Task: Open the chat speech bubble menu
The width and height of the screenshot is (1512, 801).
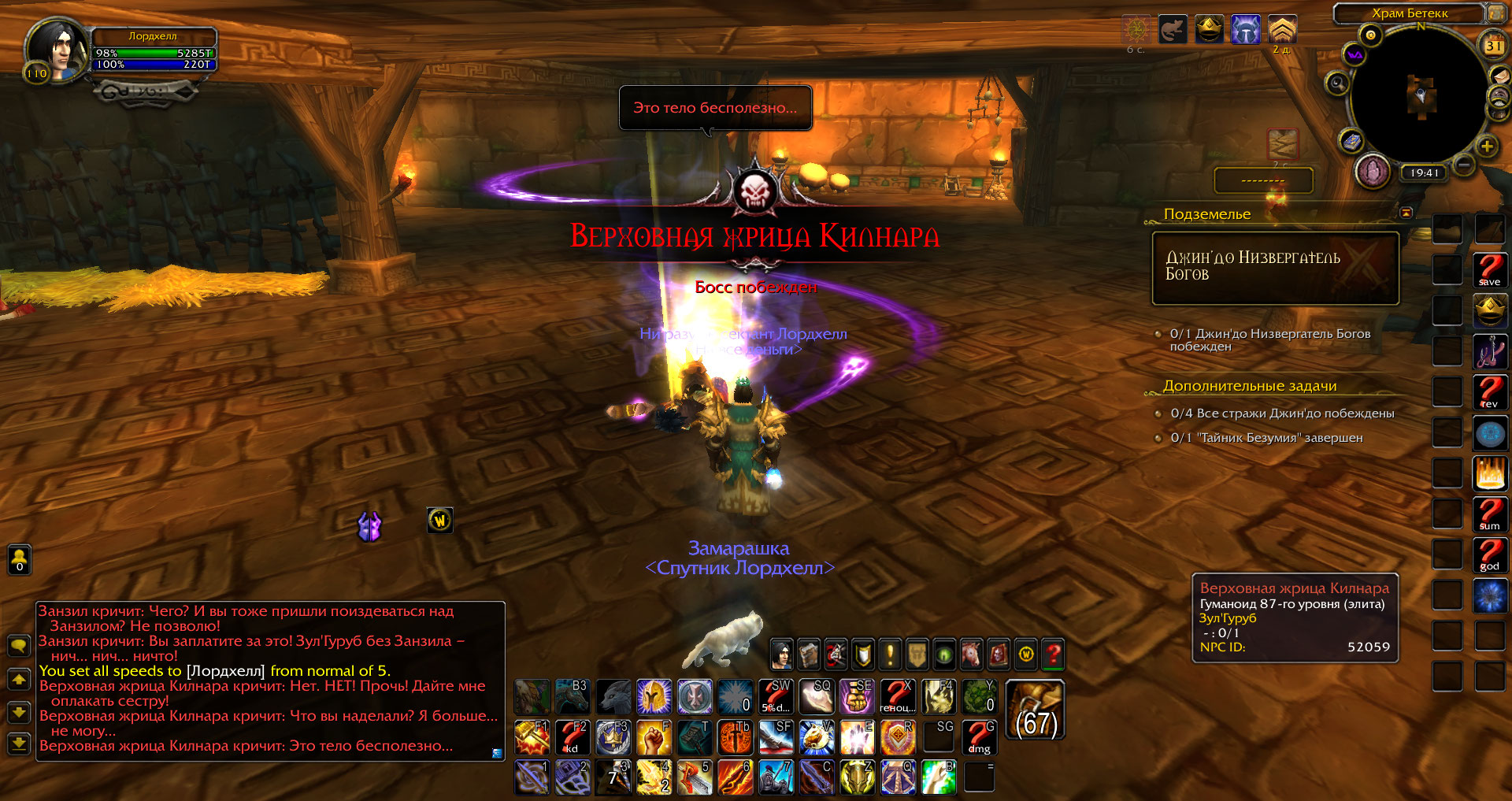Action: click(x=19, y=646)
